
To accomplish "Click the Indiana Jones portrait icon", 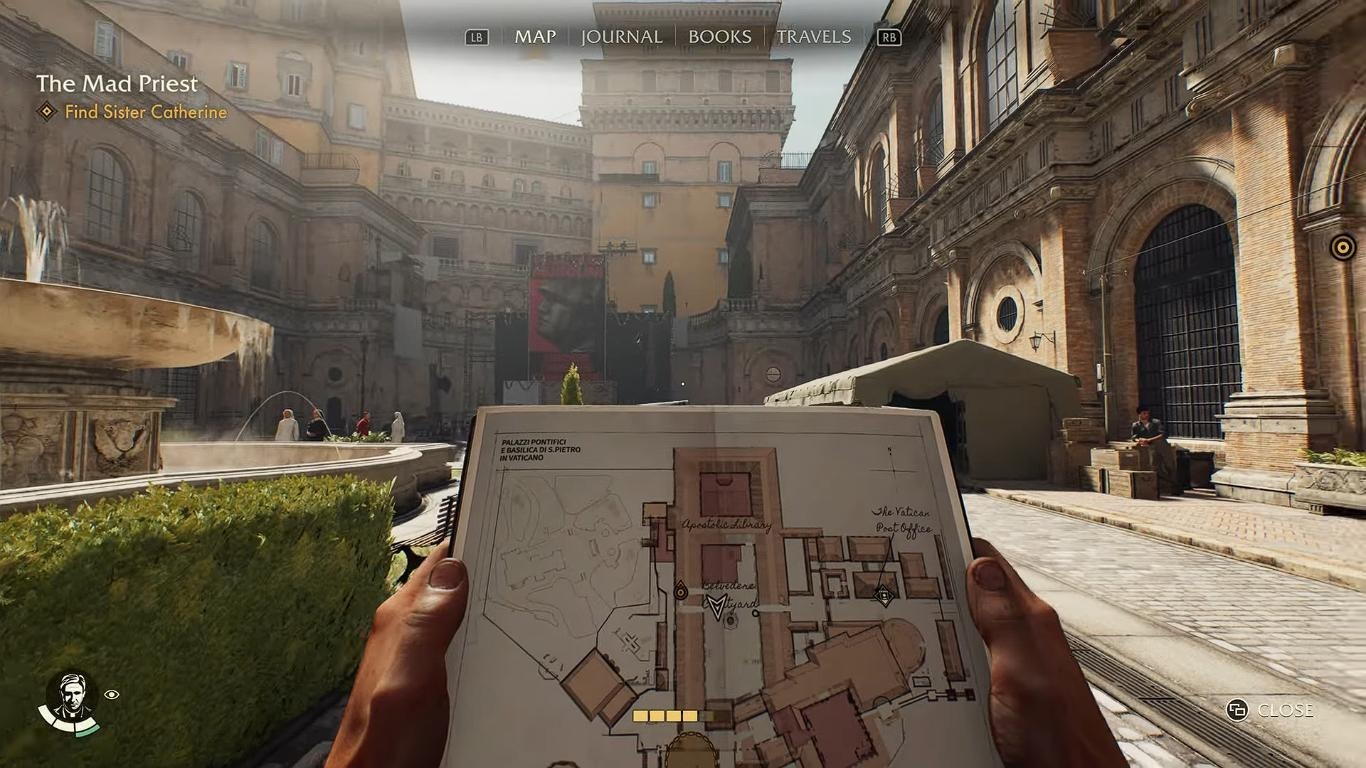I will 69,695.
